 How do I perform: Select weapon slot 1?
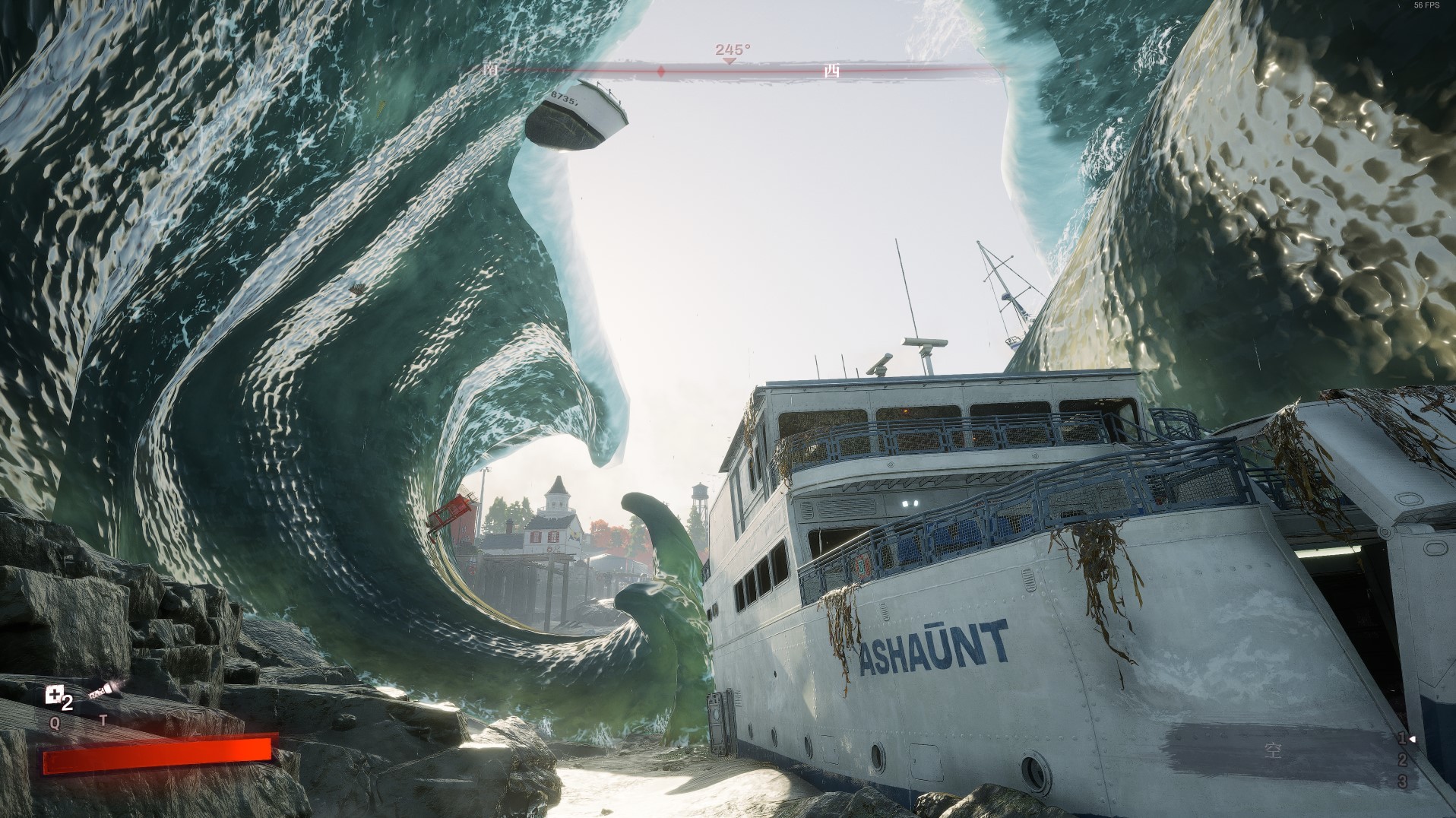(x=1402, y=737)
